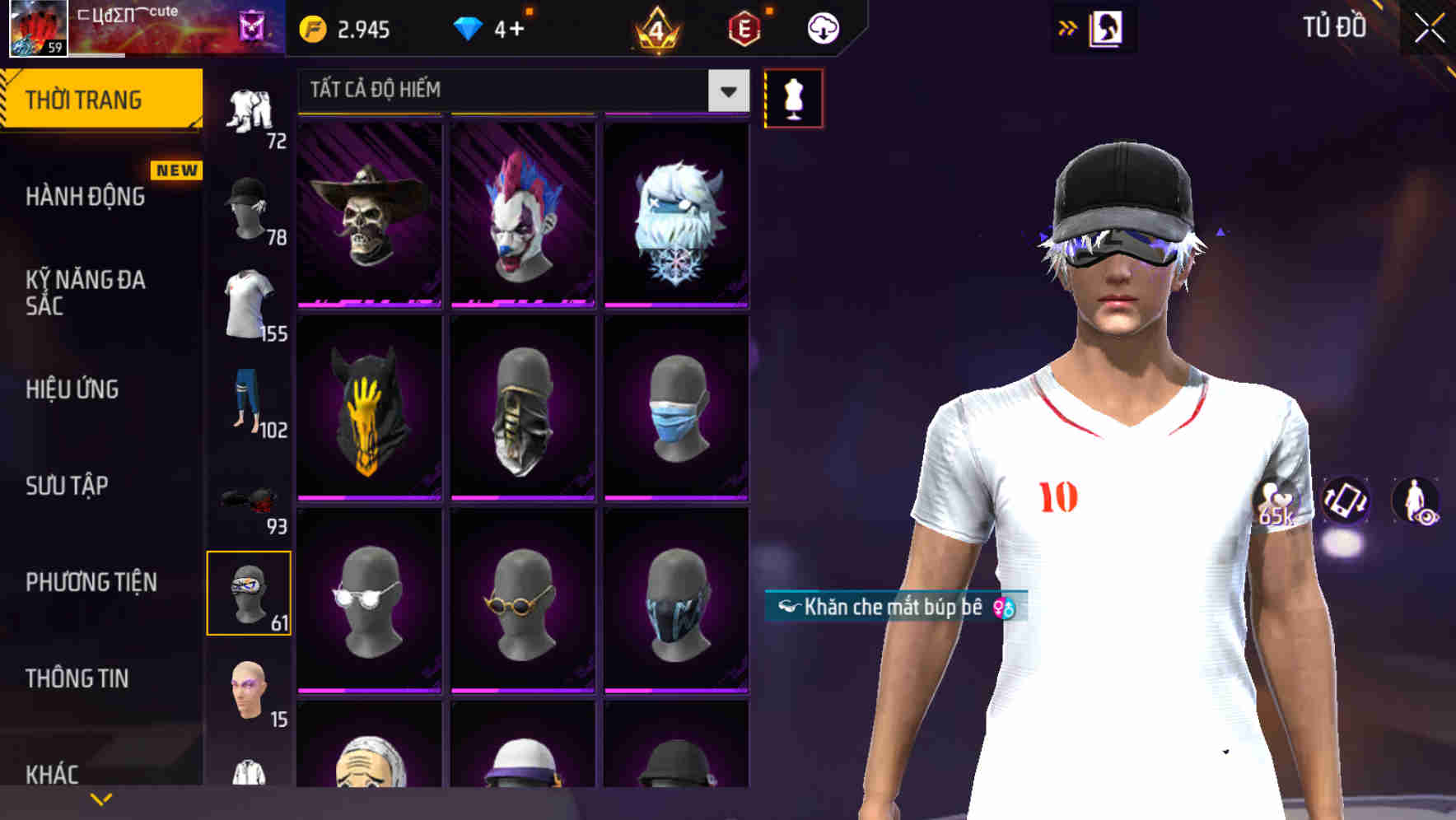Screen dimensions: 1456x820
Task: Click the mannequin preview icon beside rarity filter
Action: pyautogui.click(x=793, y=97)
